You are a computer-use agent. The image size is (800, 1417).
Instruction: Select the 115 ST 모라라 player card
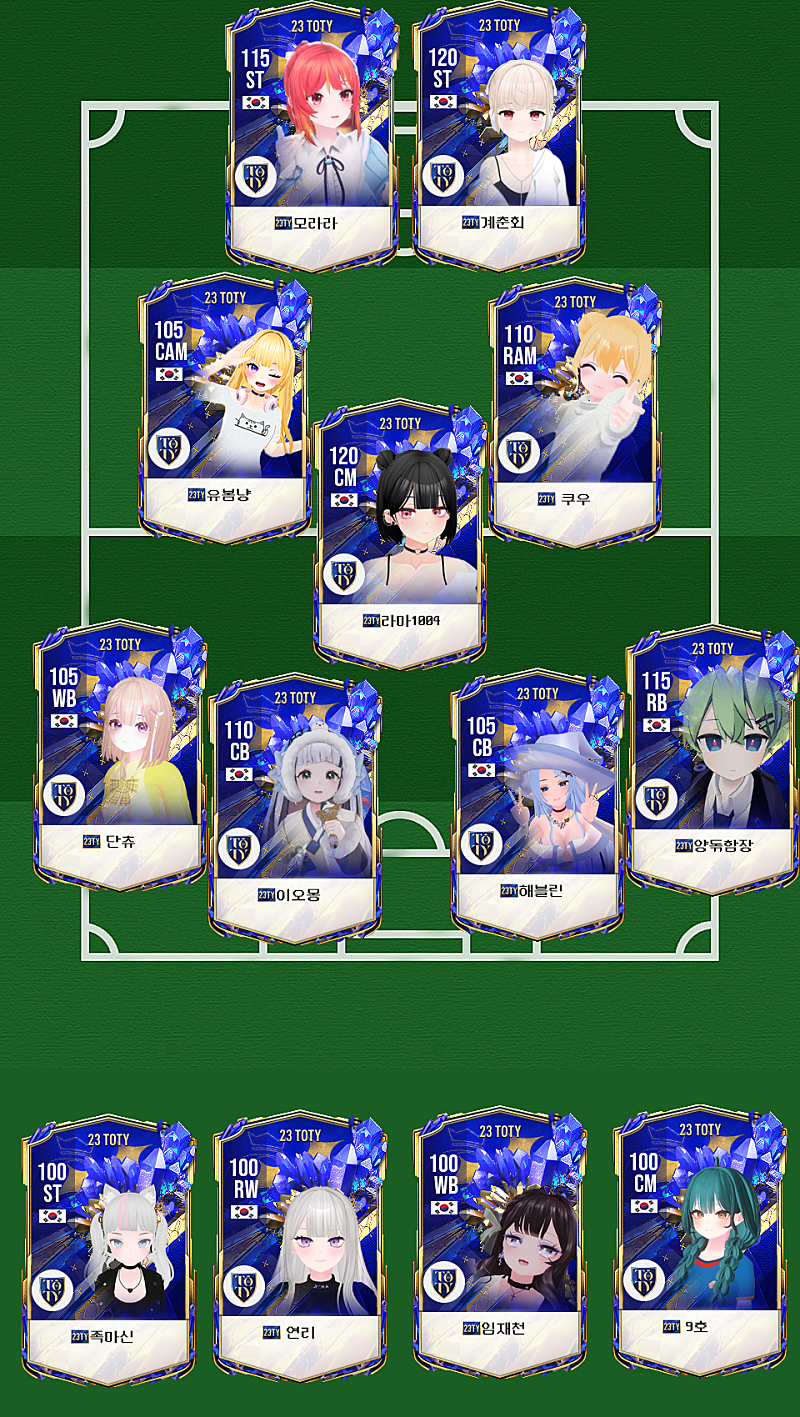tap(313, 135)
